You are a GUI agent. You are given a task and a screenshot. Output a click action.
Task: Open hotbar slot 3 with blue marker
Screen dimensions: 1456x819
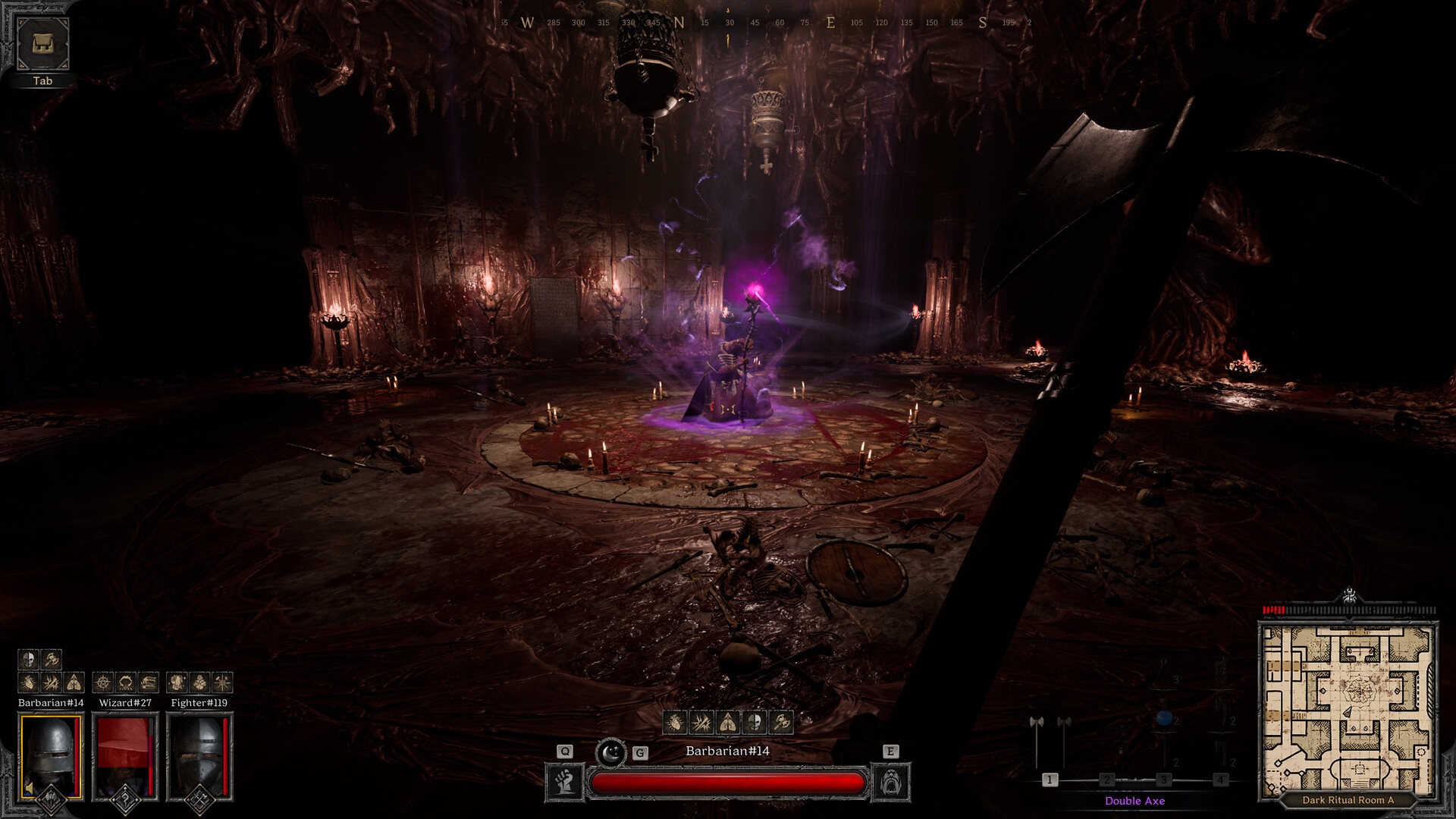click(1166, 778)
